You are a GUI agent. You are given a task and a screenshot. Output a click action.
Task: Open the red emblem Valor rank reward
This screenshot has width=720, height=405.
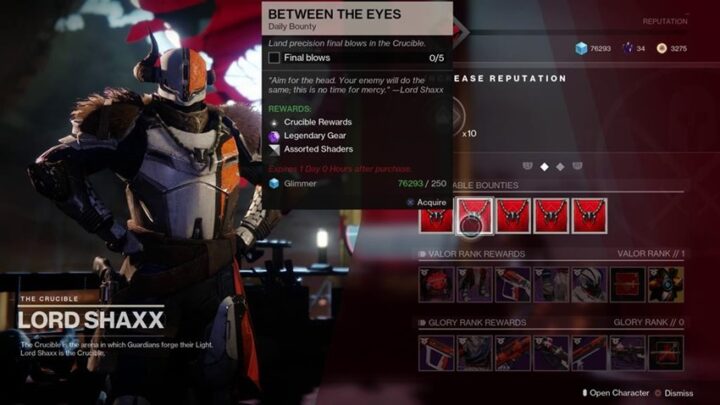627,284
